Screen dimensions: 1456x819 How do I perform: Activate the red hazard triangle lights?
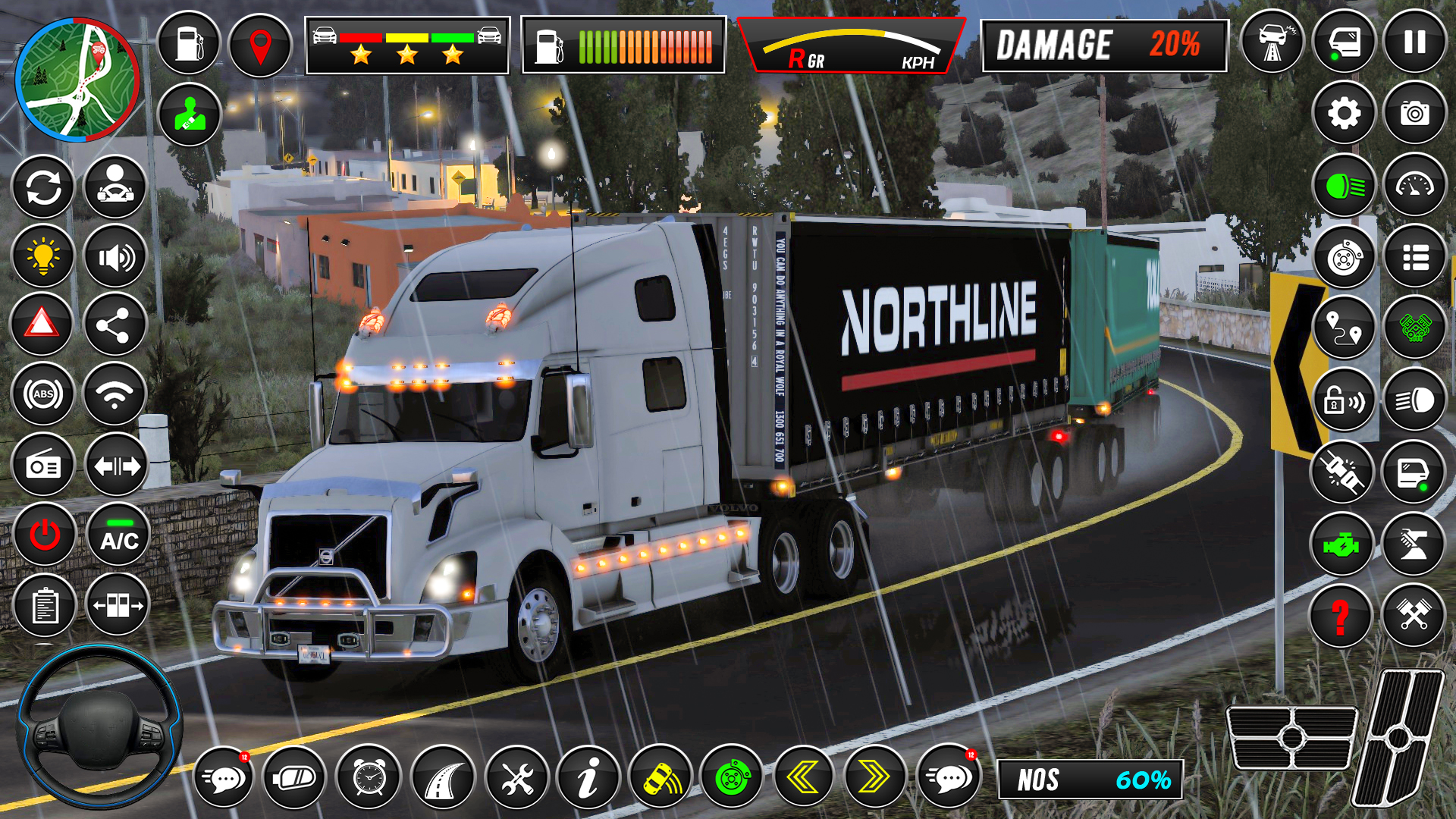42,325
